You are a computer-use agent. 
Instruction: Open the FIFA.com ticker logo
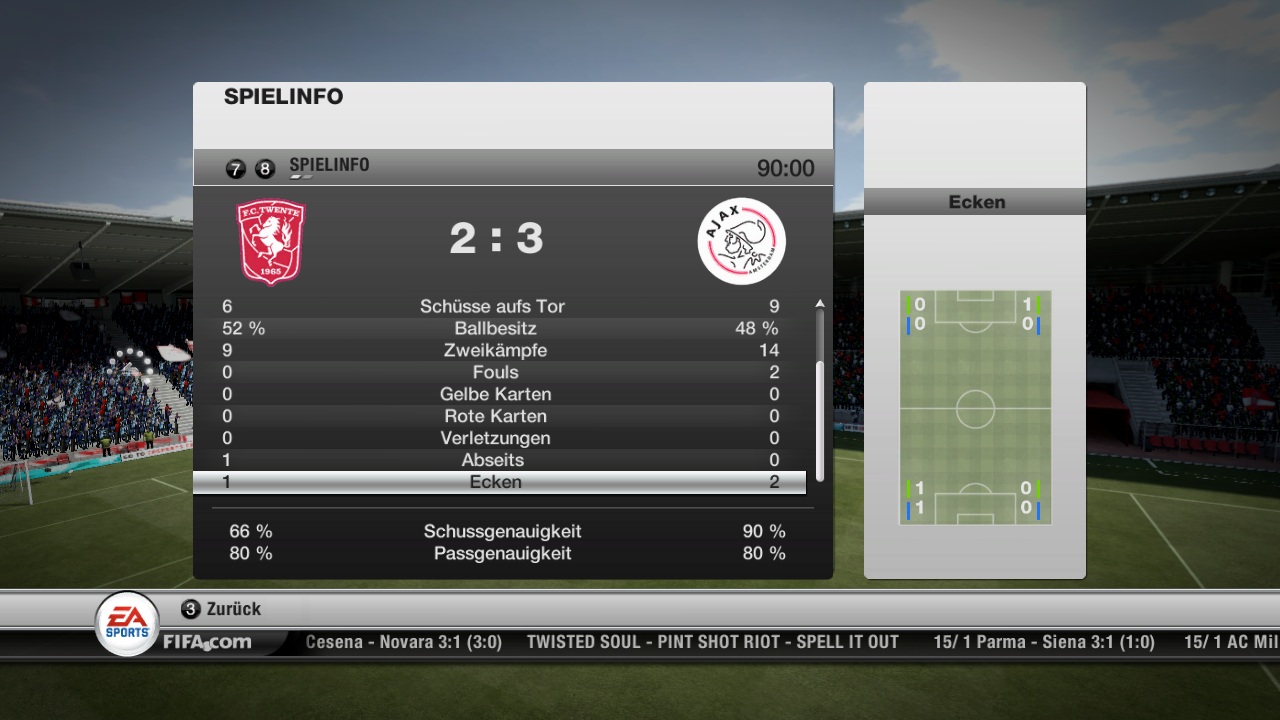click(207, 642)
